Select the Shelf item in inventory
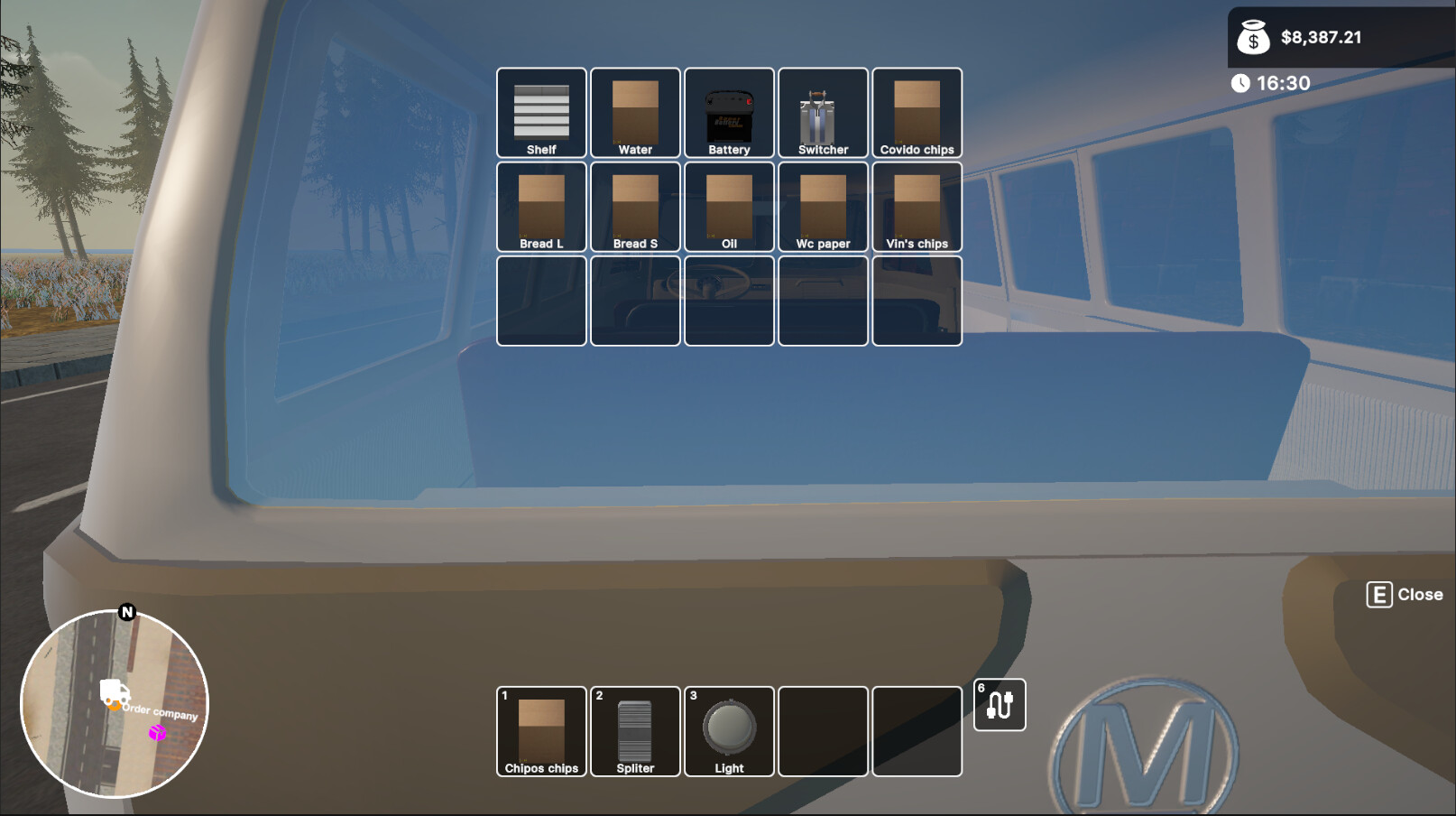 pyautogui.click(x=540, y=113)
